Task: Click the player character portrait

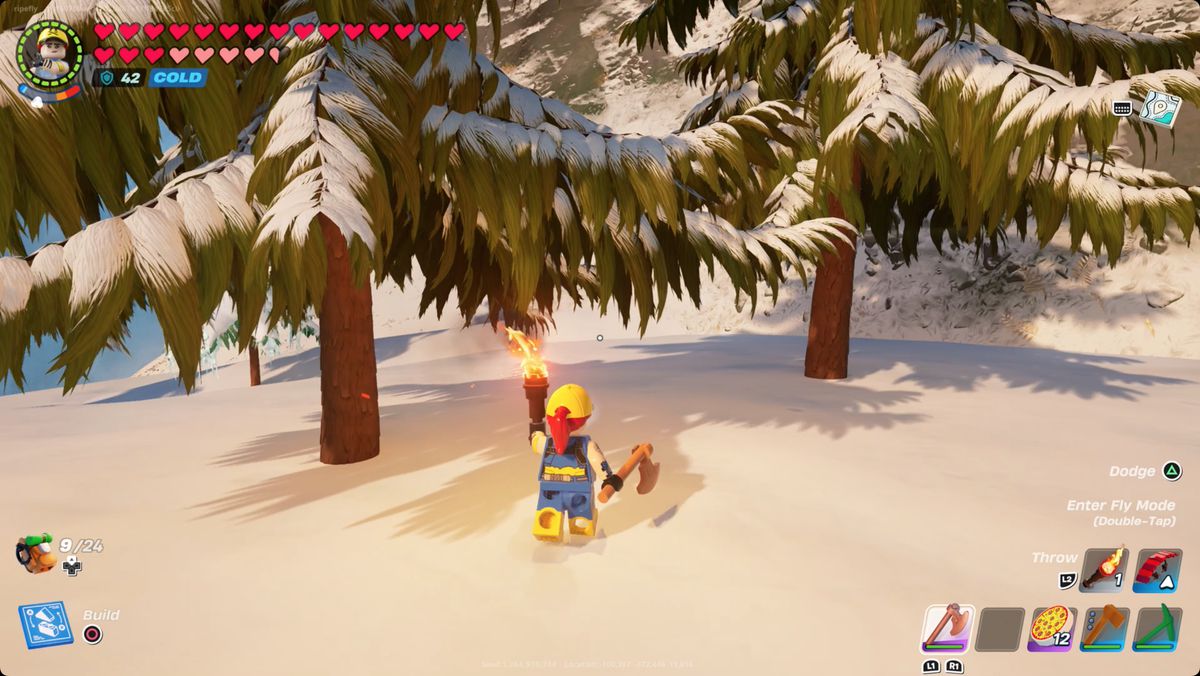Action: tap(50, 52)
